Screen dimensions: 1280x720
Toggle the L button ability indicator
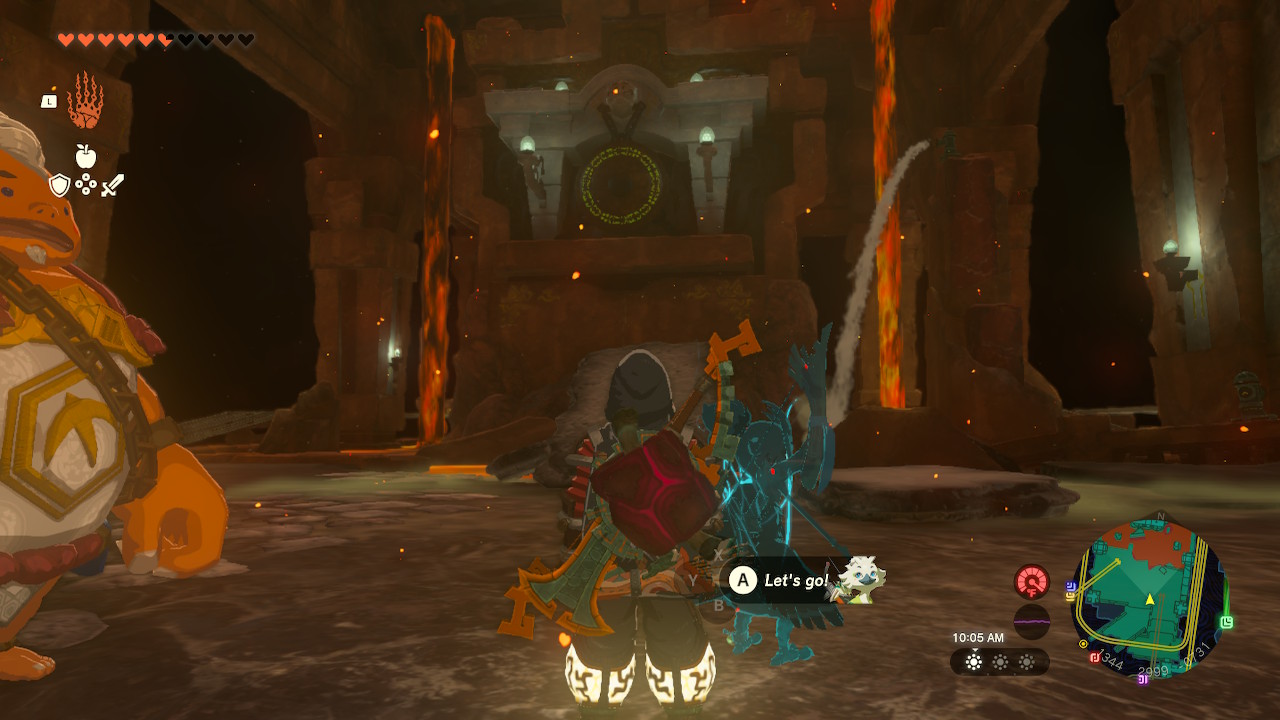pyautogui.click(x=49, y=101)
